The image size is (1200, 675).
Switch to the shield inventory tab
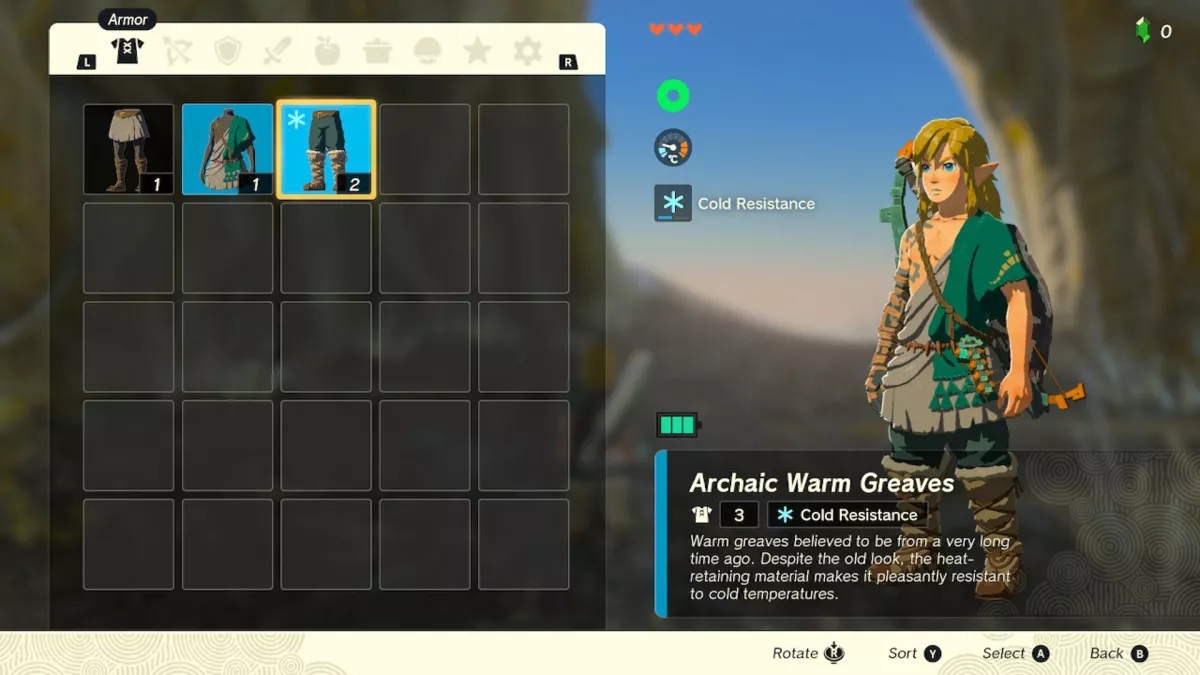tap(228, 51)
